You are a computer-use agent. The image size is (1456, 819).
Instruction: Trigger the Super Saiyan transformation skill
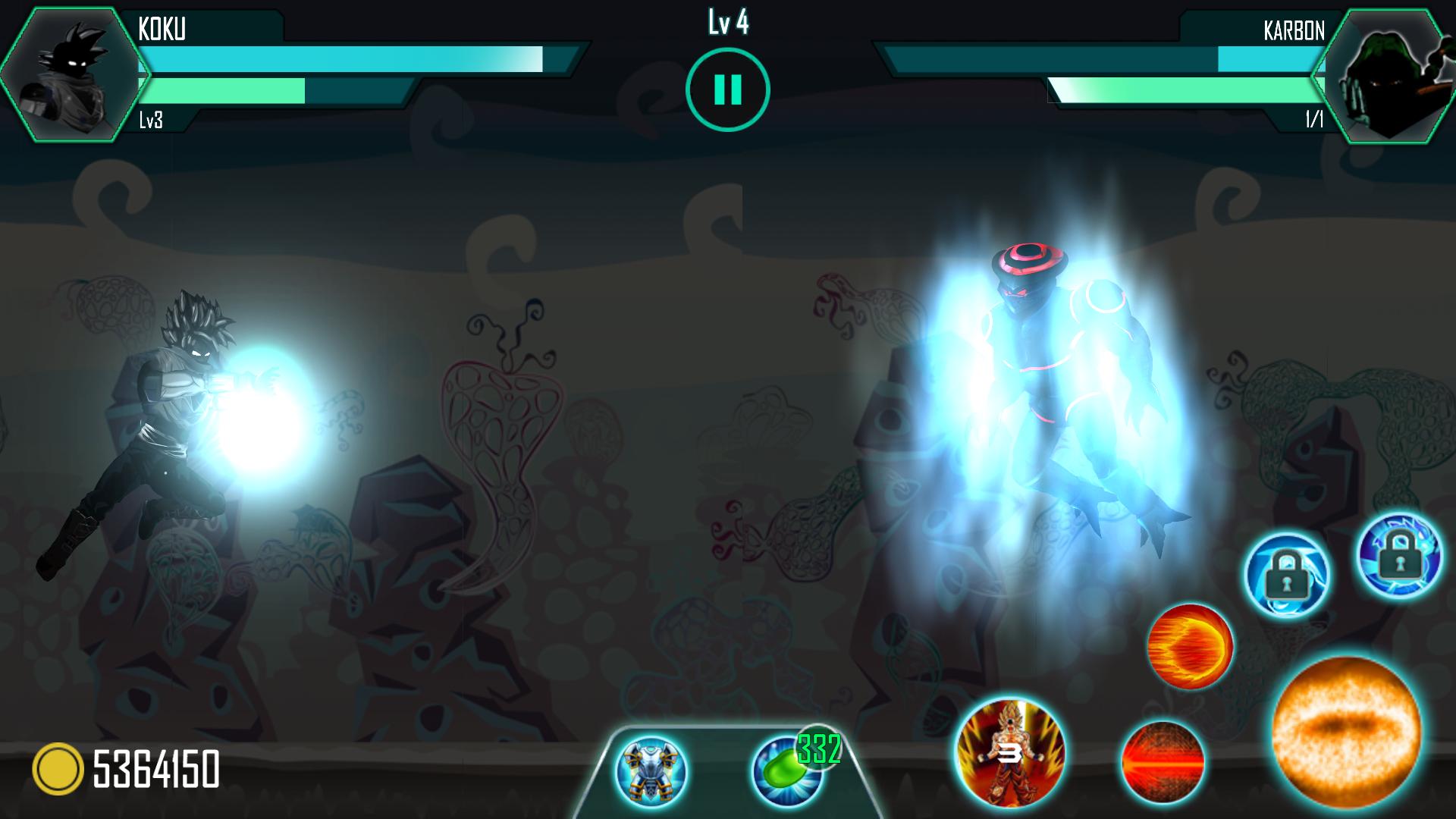(1010, 753)
